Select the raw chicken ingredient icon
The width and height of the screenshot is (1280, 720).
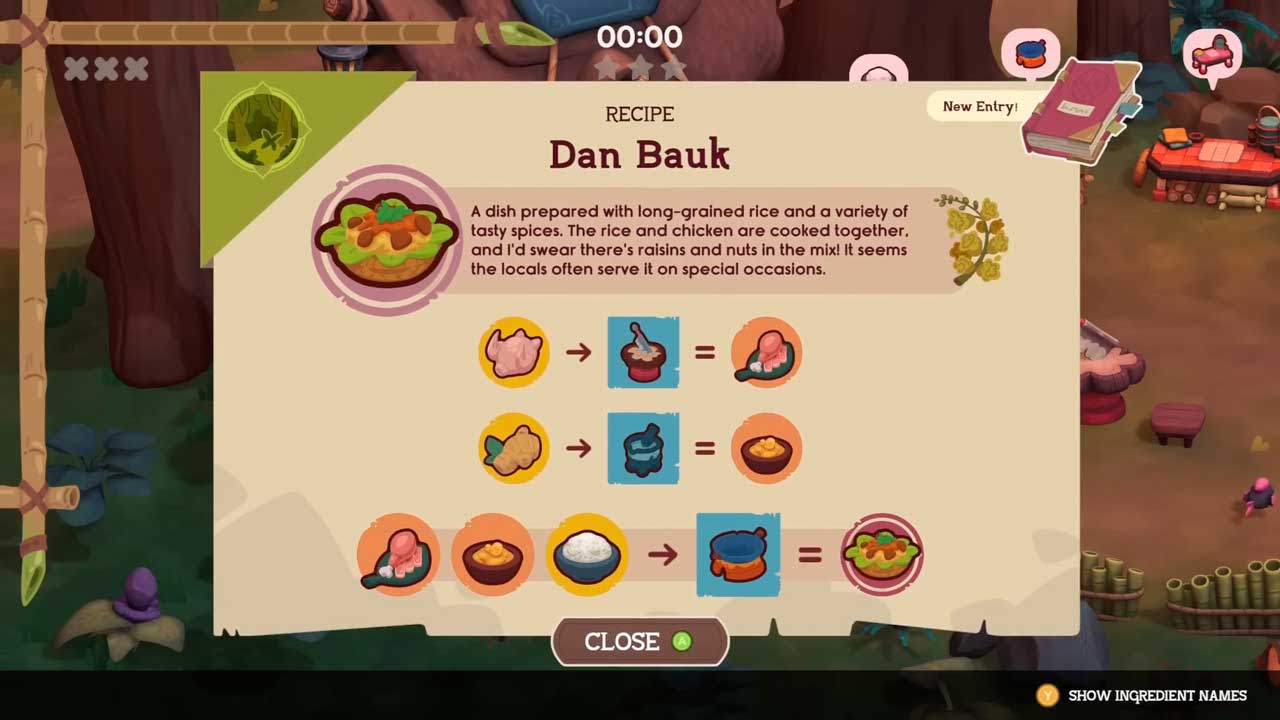[x=513, y=352]
